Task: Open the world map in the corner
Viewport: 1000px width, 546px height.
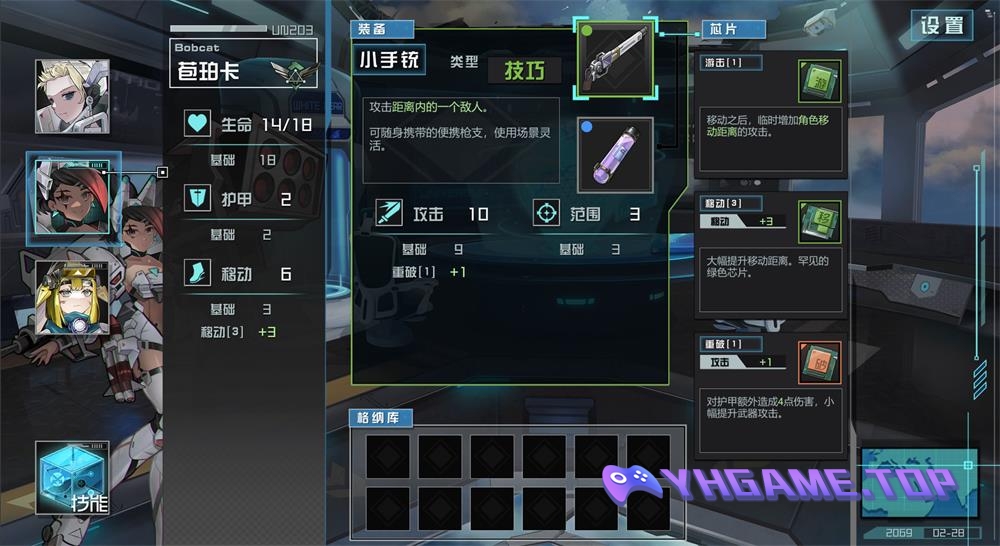Action: (x=919, y=482)
